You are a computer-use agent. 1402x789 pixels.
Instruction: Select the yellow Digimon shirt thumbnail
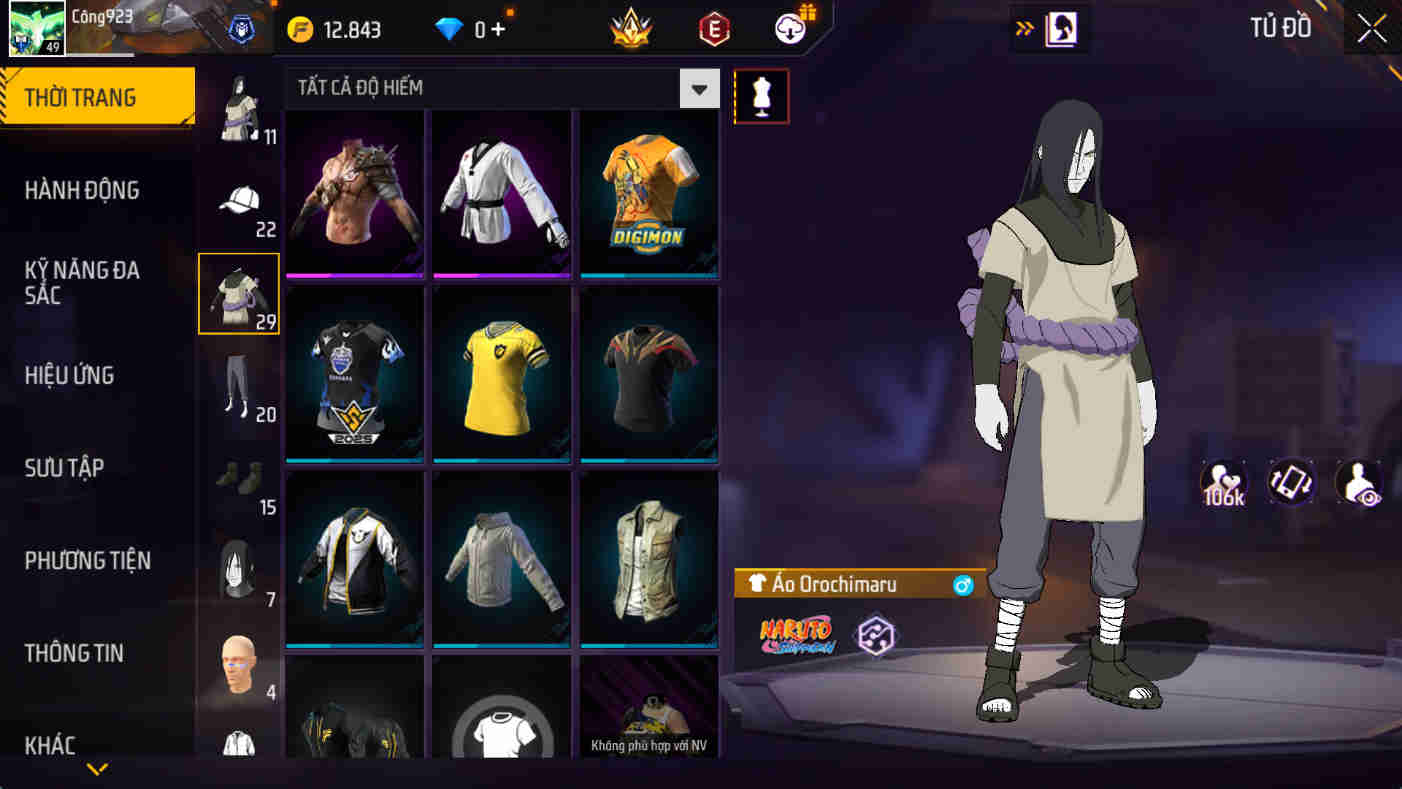pyautogui.click(x=648, y=193)
